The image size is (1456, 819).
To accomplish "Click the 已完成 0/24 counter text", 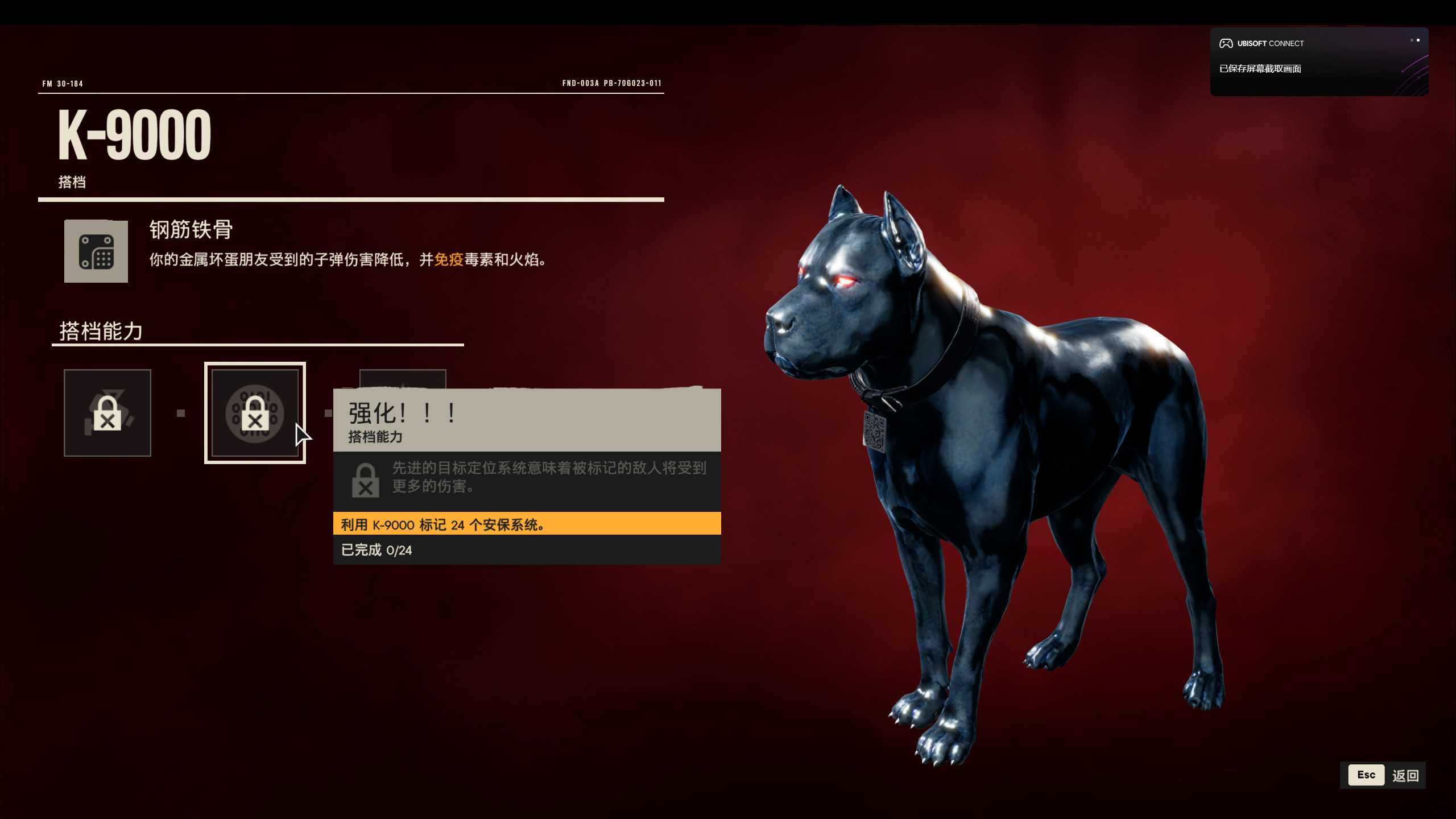I will tap(376, 550).
